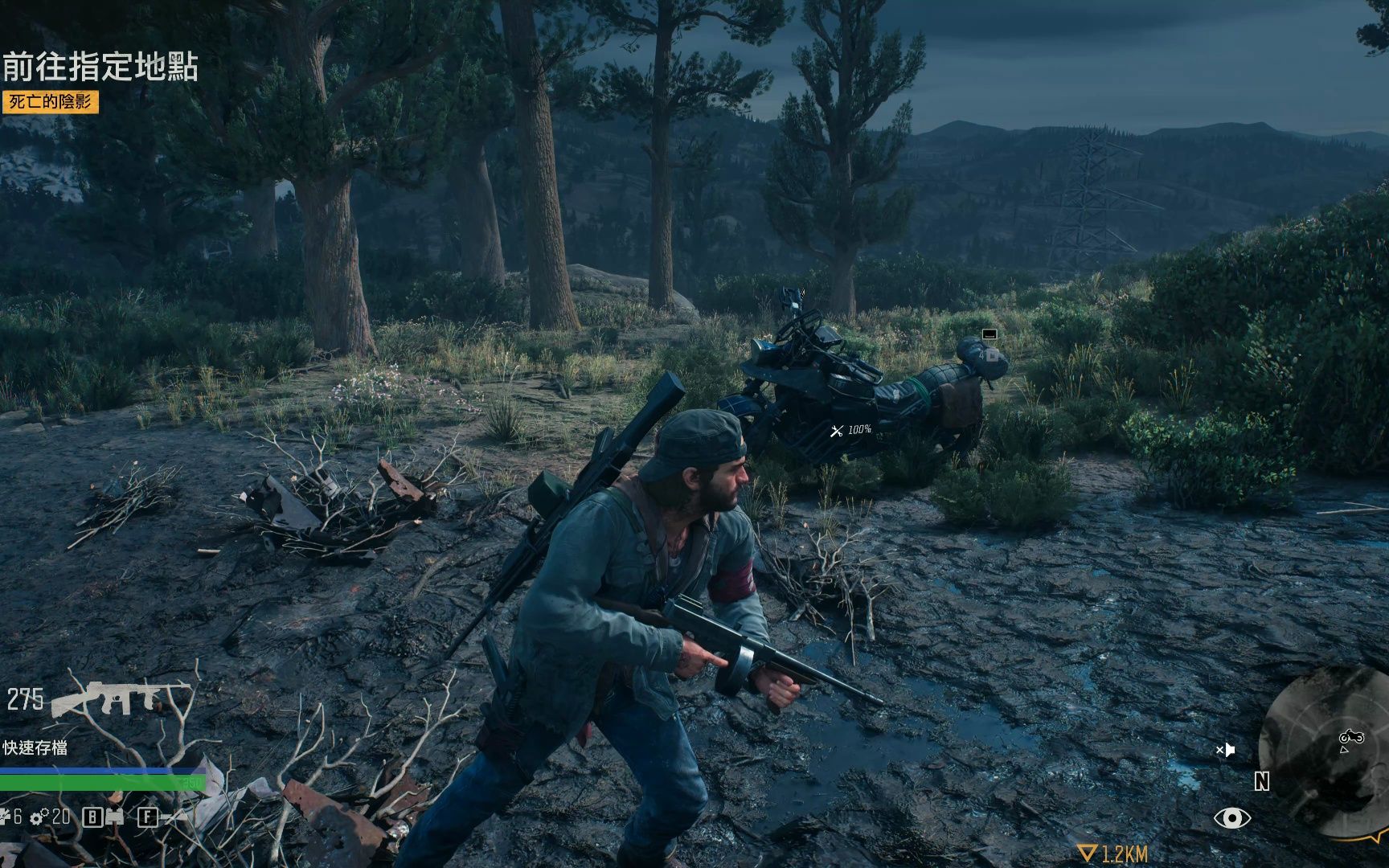
Task: Click the N compass letter by minimap
Action: (1261, 781)
